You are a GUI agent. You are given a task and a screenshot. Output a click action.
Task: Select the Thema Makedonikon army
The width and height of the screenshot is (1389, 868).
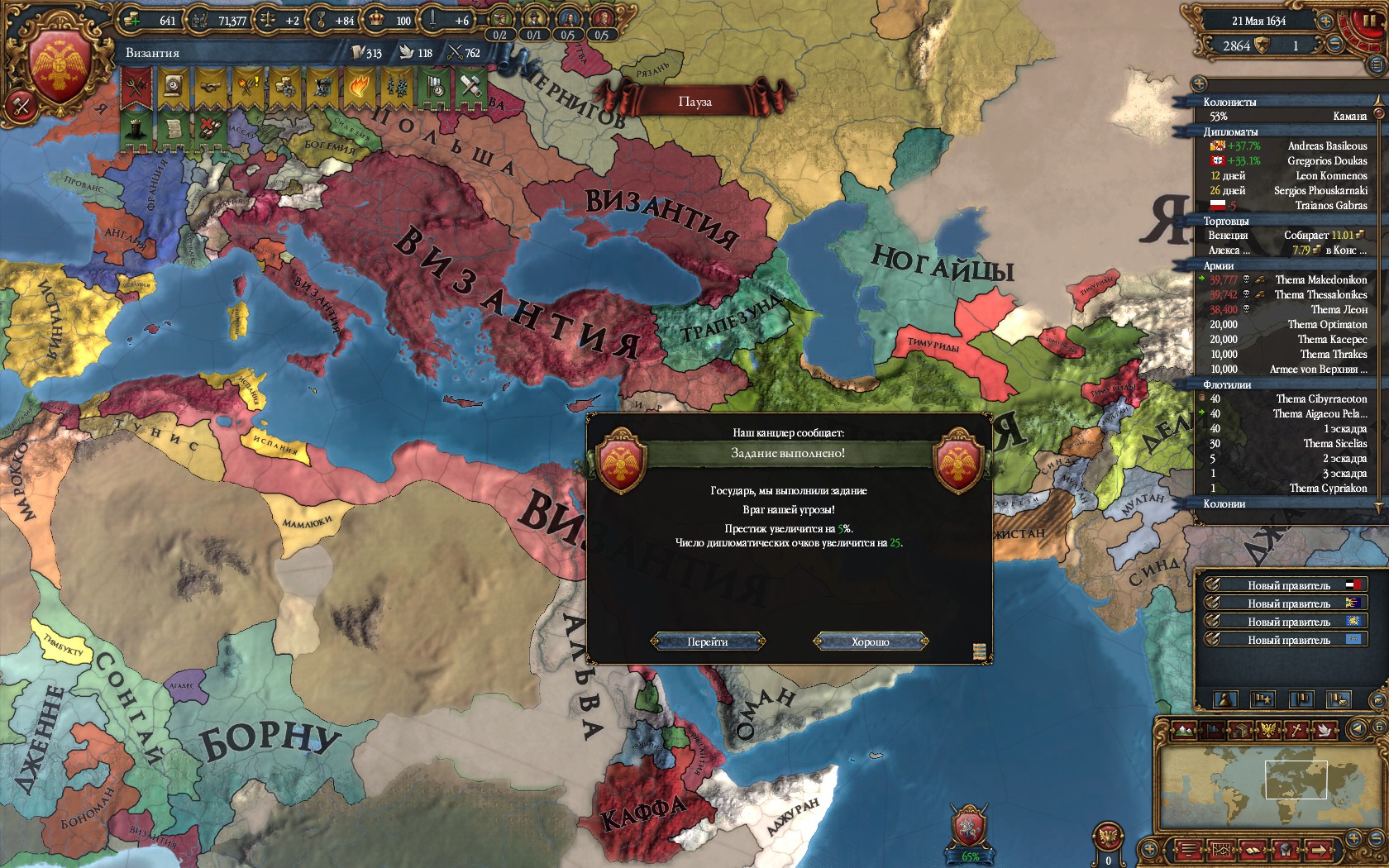1320,279
